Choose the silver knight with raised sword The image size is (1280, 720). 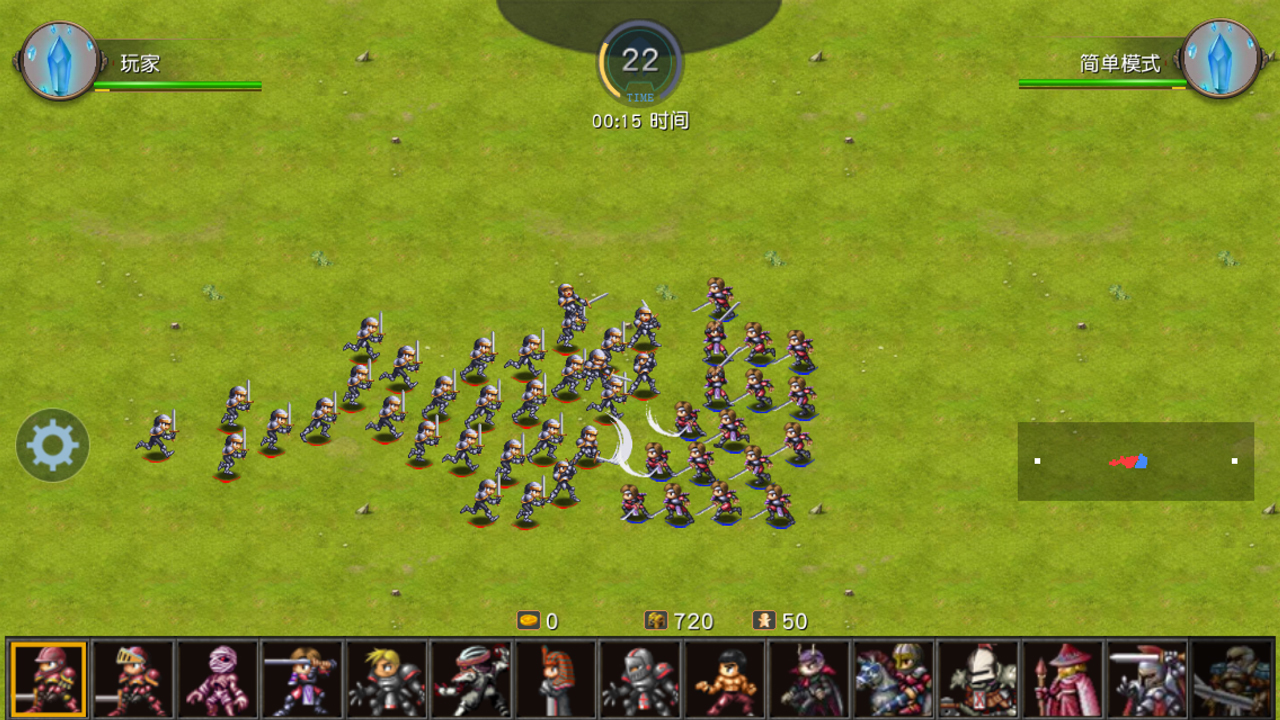coord(1148,680)
